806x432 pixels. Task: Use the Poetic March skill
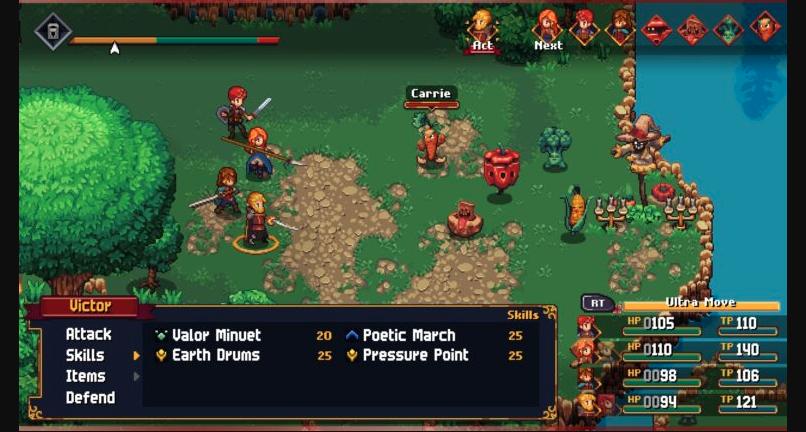(x=408, y=335)
